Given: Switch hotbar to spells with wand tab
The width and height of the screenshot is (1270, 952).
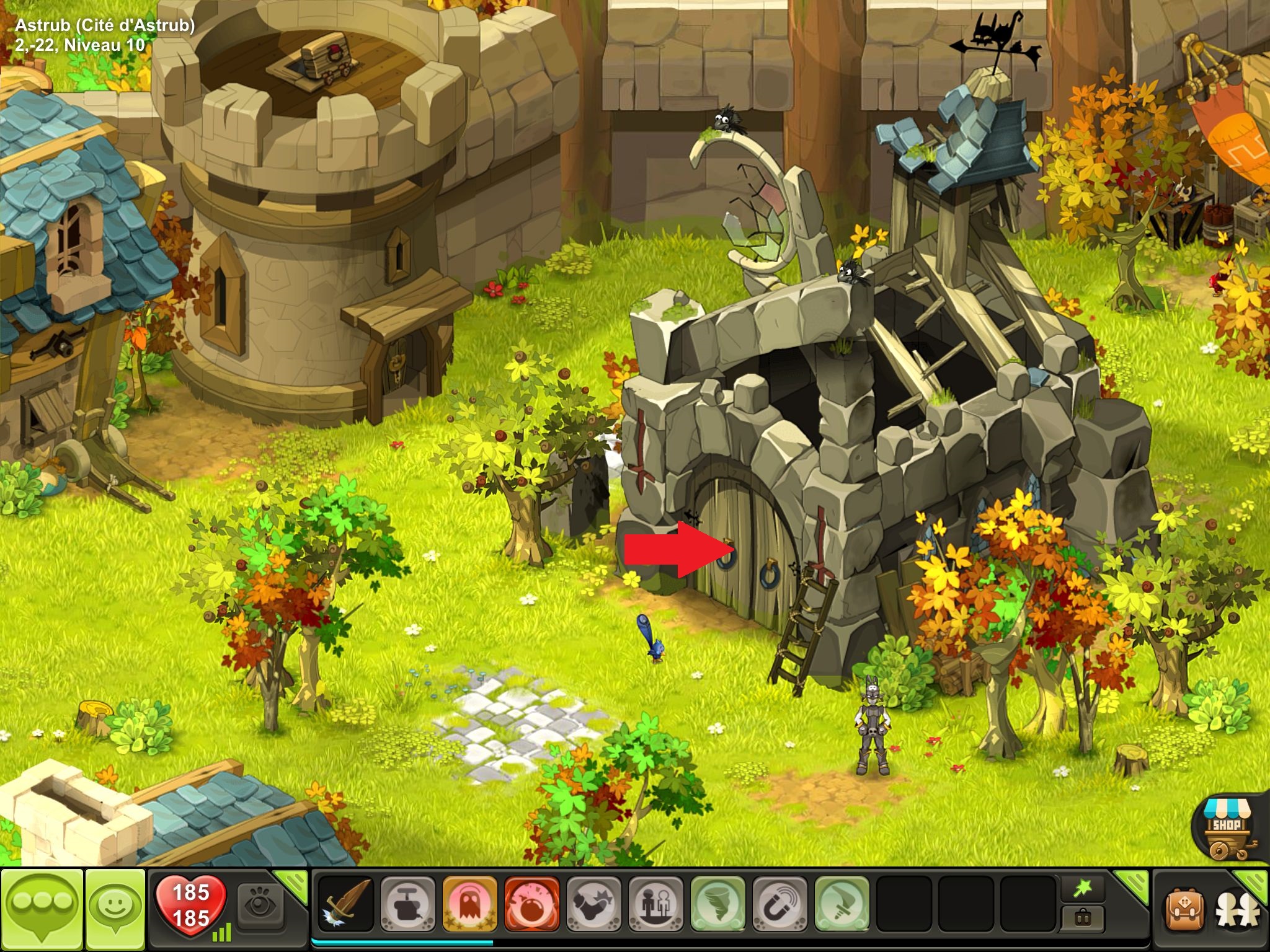Looking at the screenshot, I should coord(1083,889).
